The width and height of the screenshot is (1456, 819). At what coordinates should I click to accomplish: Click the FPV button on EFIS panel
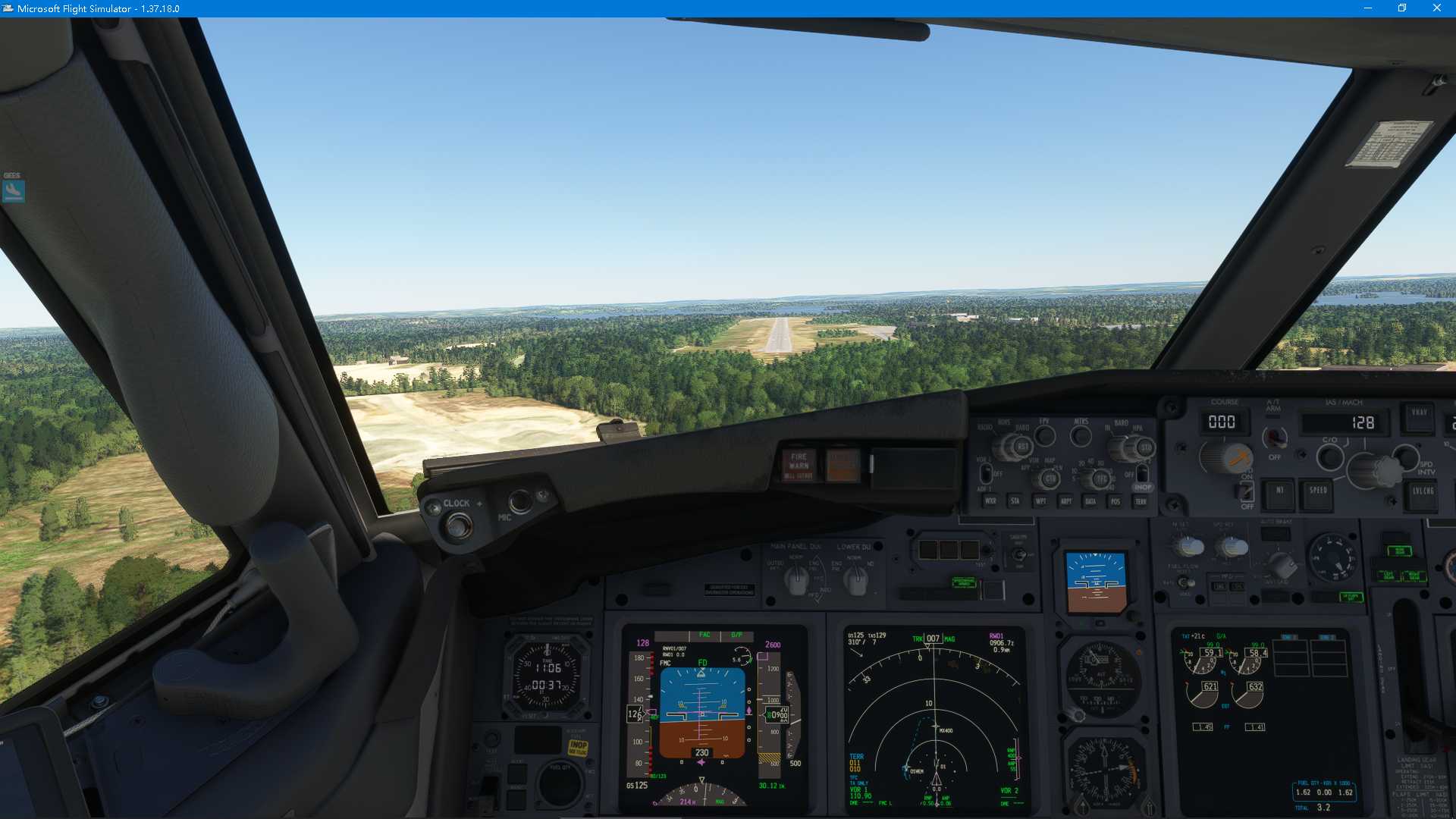[x=1045, y=436]
